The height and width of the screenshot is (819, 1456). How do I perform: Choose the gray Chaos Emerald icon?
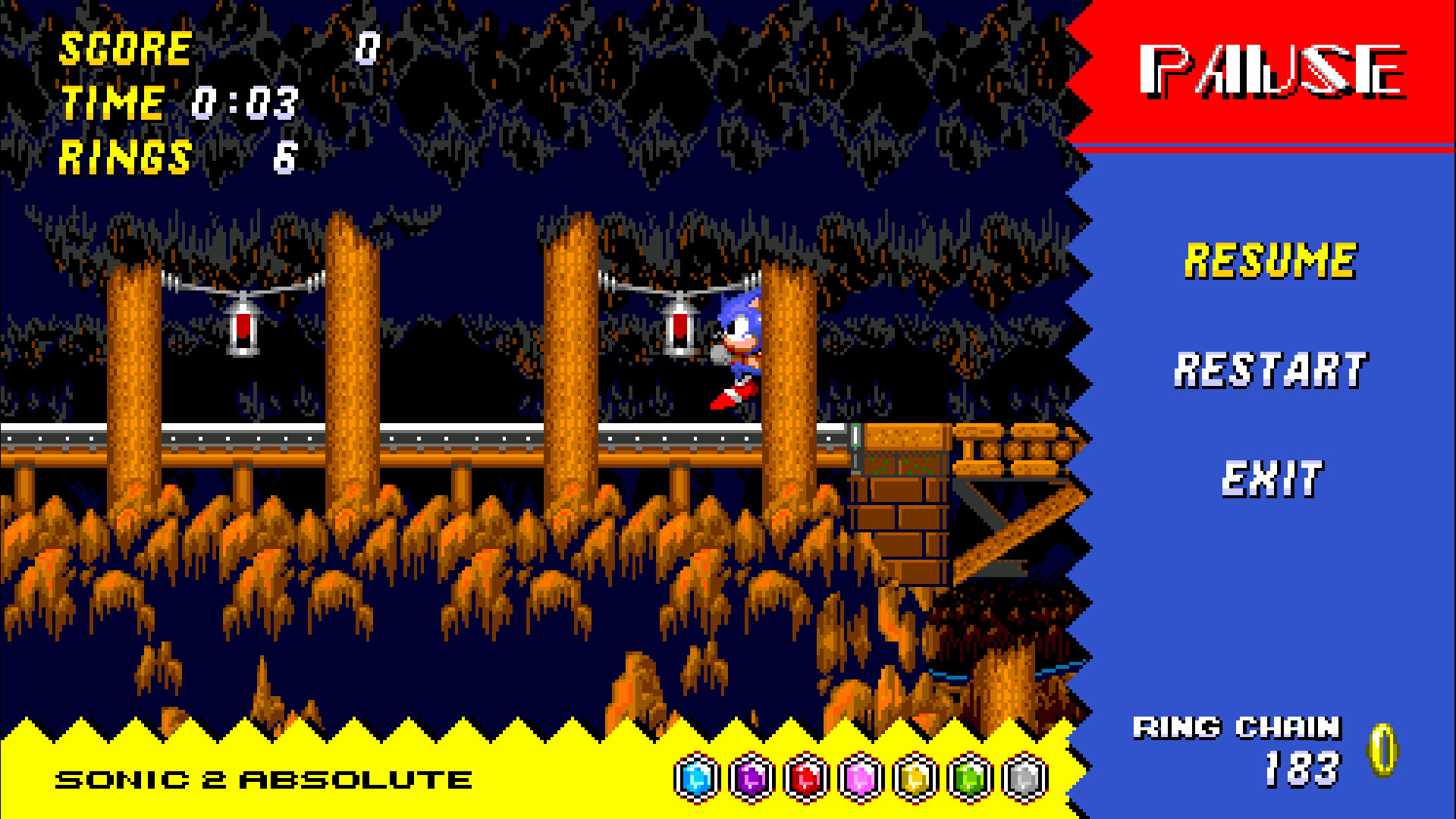pos(1022,777)
